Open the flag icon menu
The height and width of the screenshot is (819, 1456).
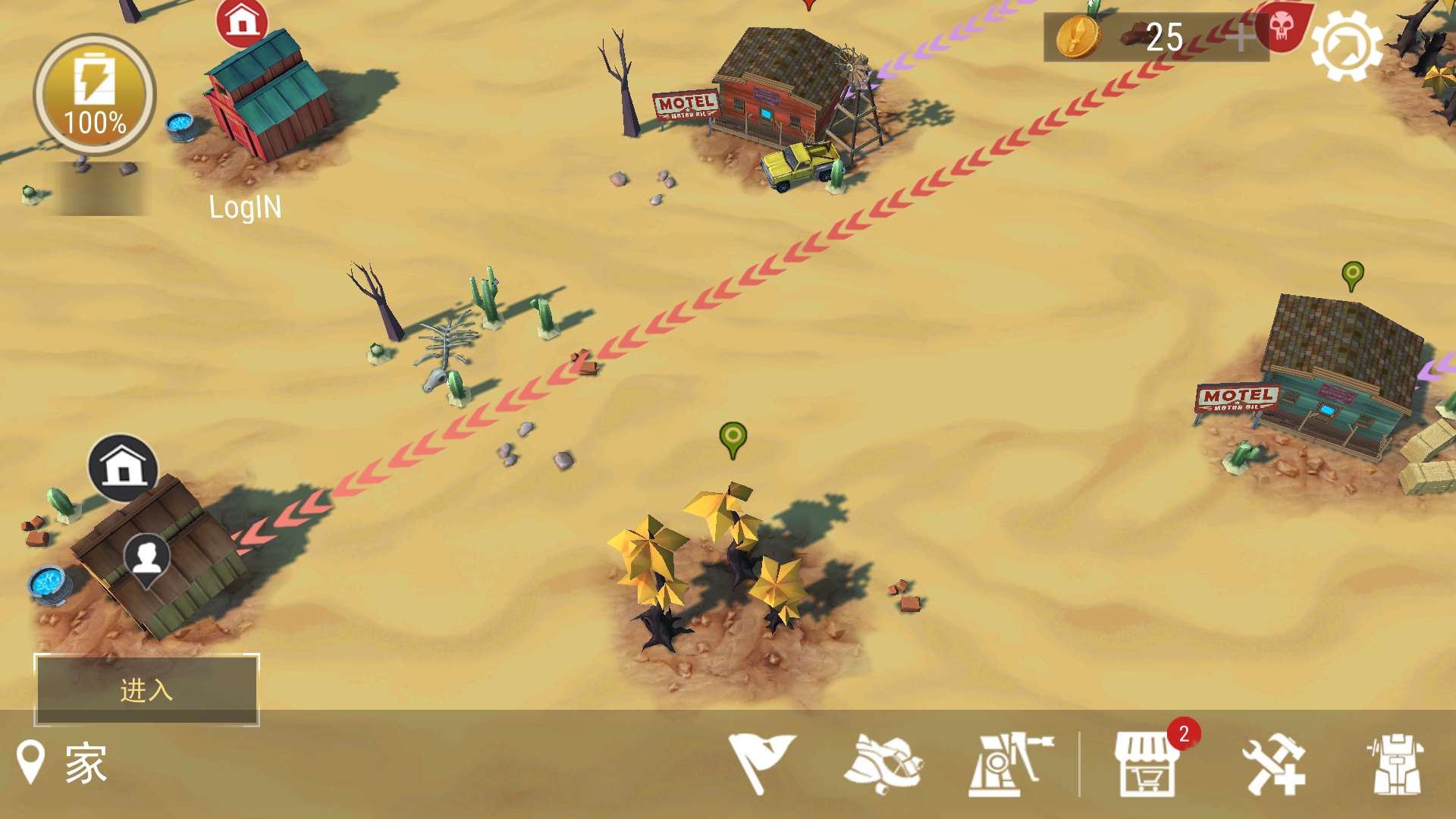761,763
